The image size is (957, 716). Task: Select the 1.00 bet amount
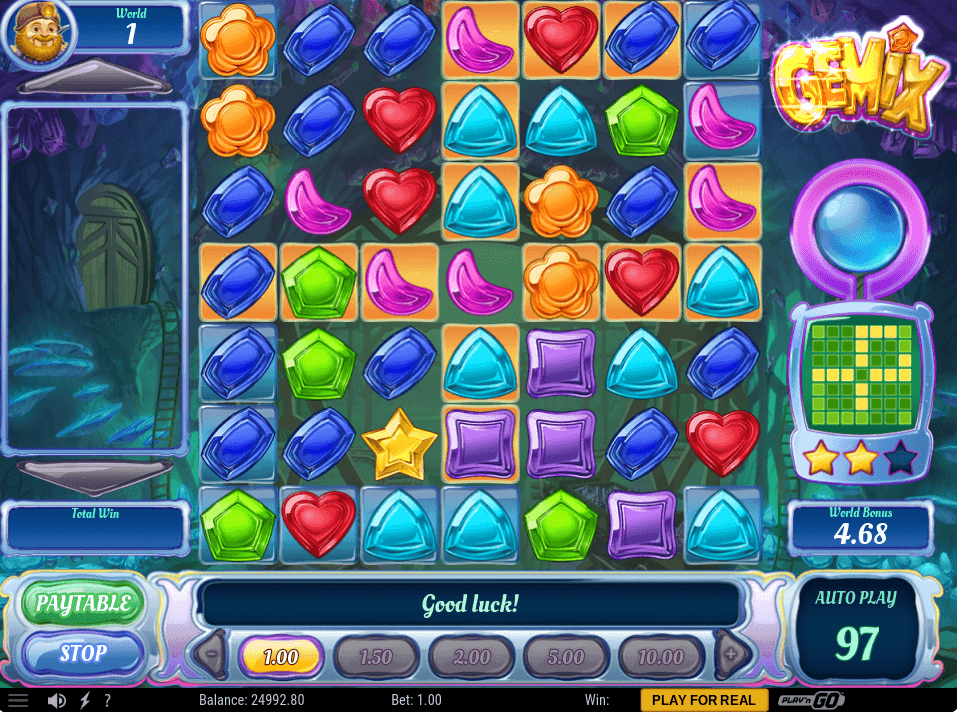tap(281, 657)
